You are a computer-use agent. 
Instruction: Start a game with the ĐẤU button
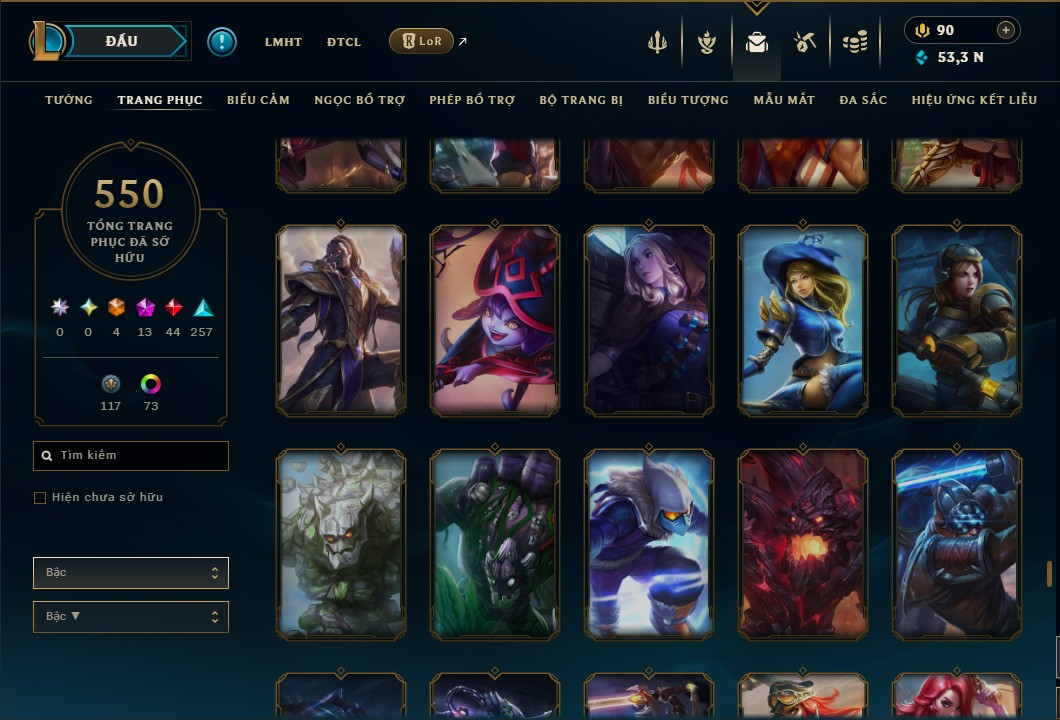click(x=121, y=41)
